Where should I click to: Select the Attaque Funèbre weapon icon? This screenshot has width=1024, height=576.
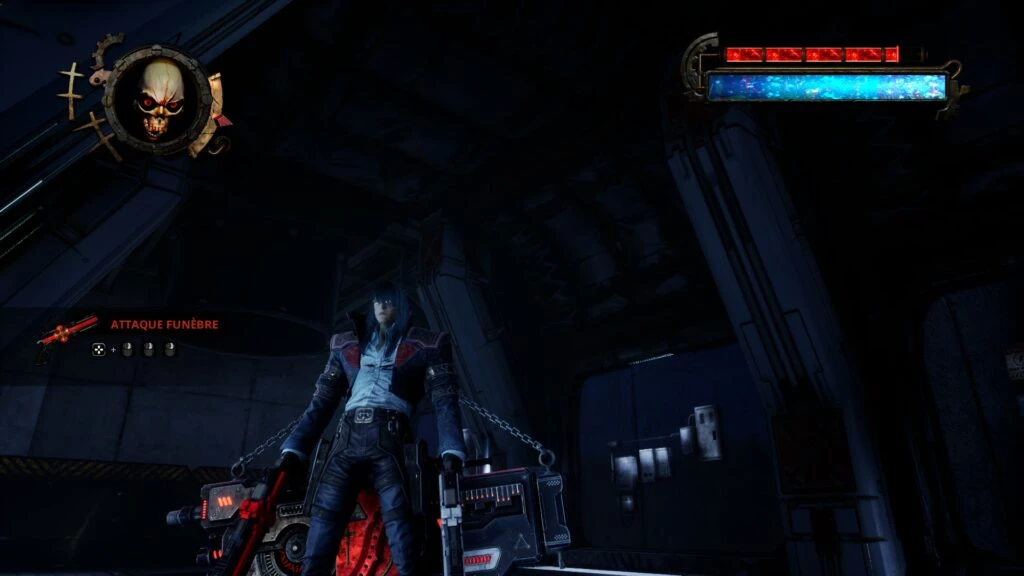click(66, 335)
